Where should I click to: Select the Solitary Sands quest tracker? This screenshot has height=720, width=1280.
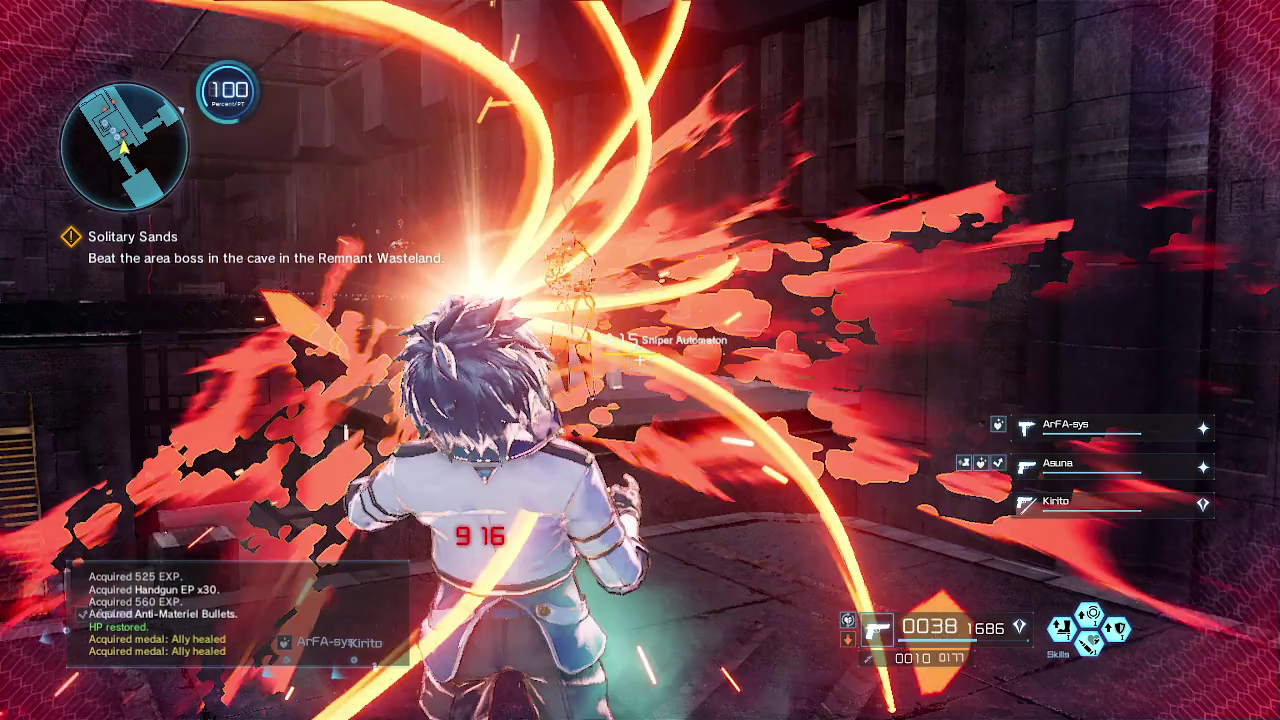click(132, 237)
